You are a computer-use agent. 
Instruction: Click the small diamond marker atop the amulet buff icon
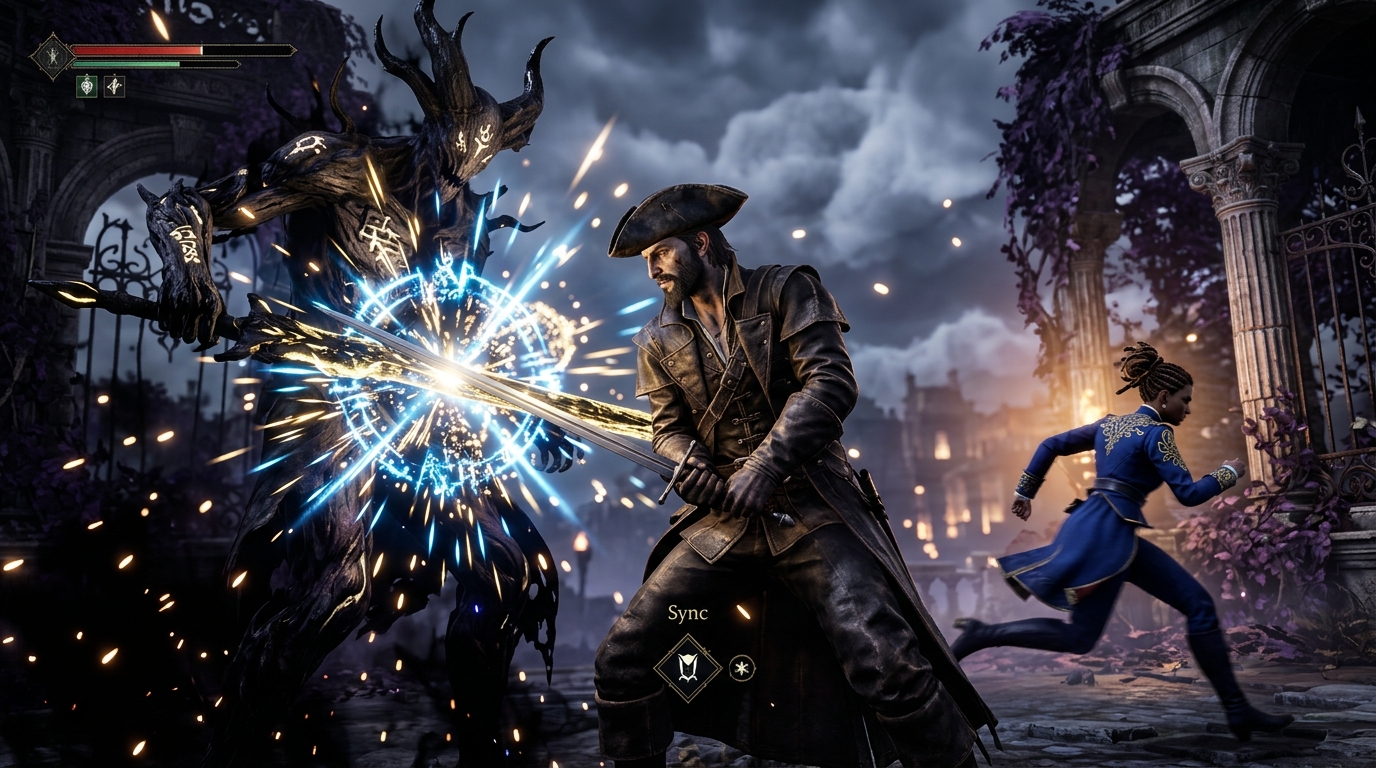click(x=86, y=75)
